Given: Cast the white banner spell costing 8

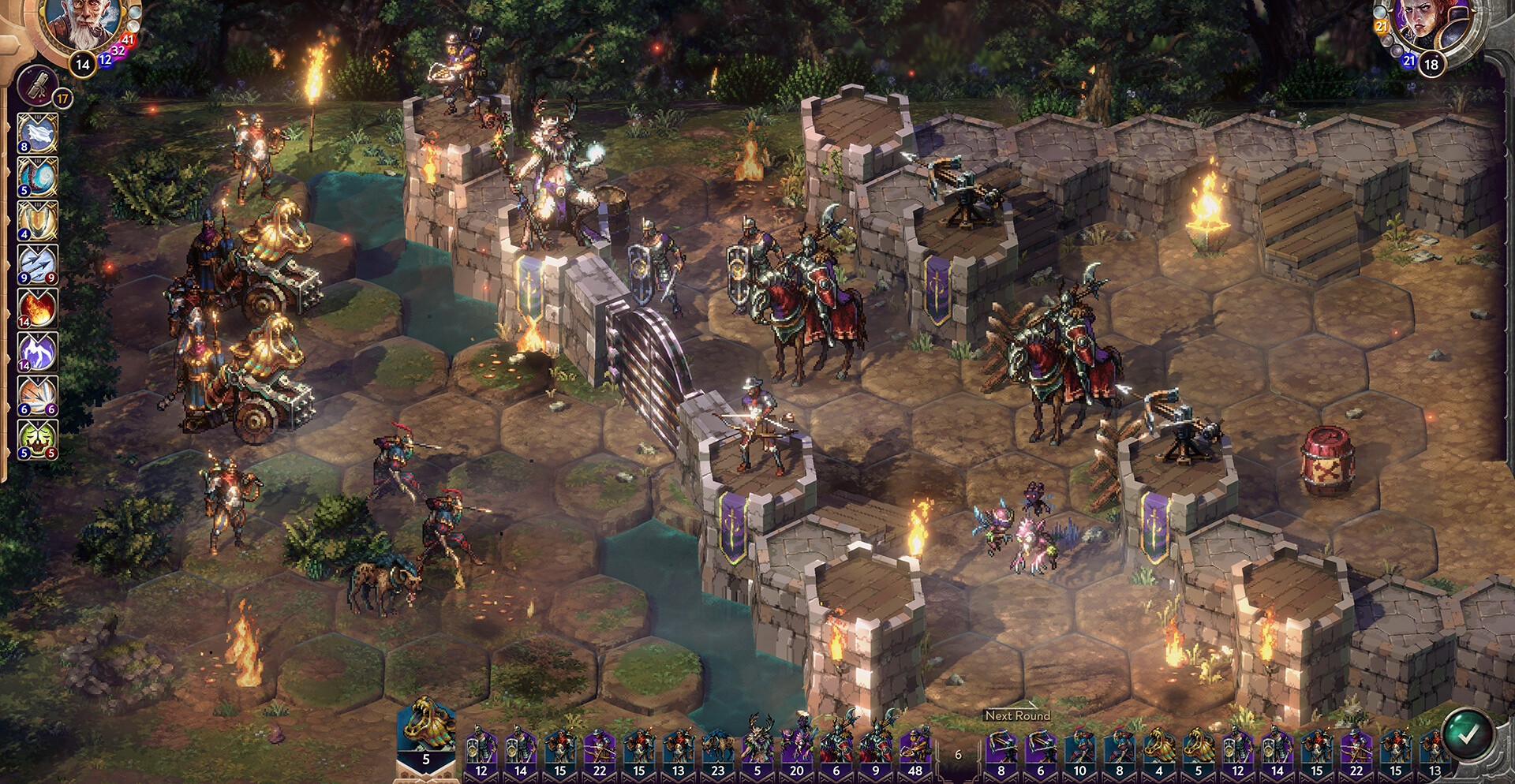Looking at the screenshot, I should point(37,133).
